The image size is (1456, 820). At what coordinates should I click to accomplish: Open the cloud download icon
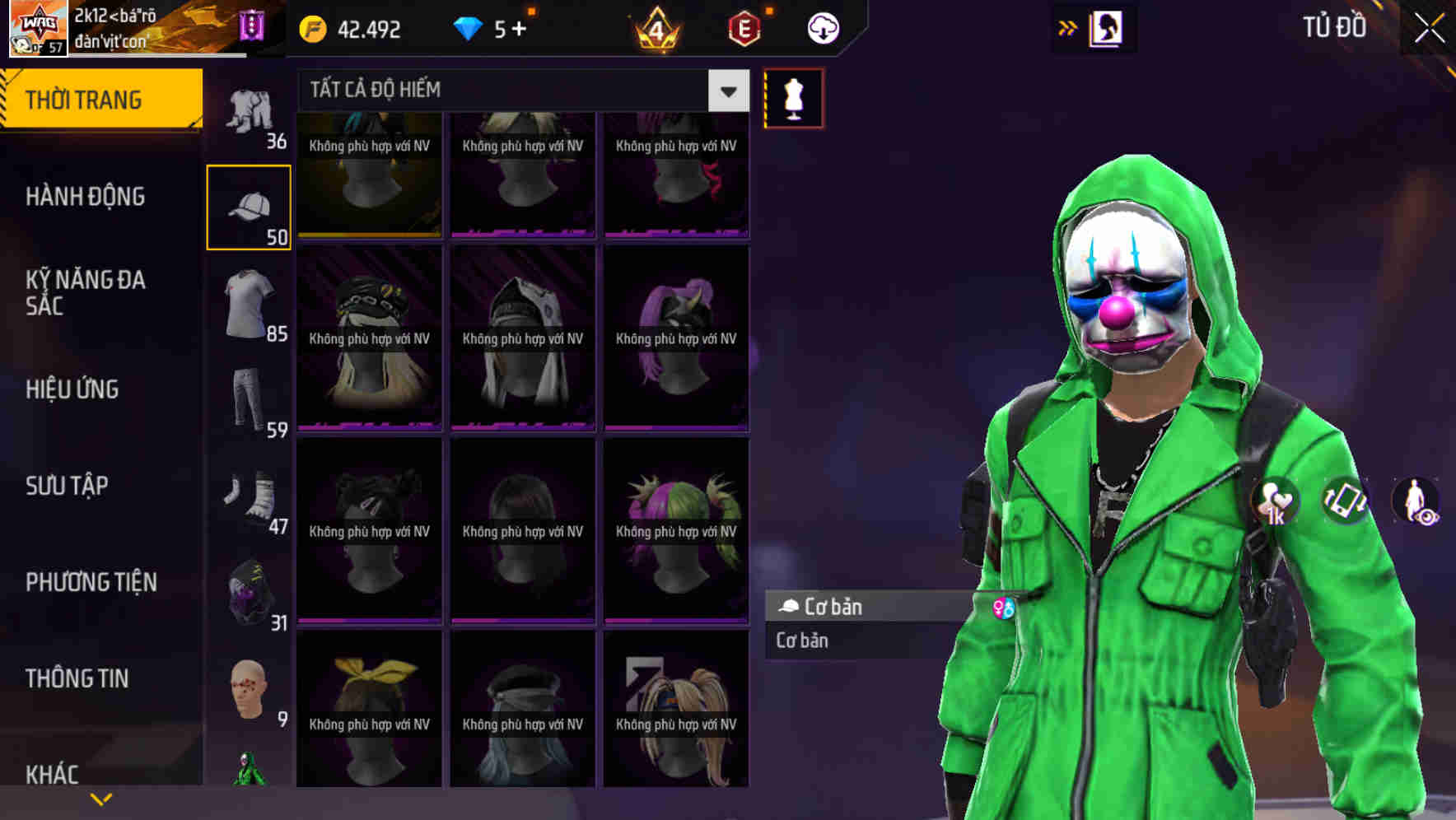coord(822,27)
